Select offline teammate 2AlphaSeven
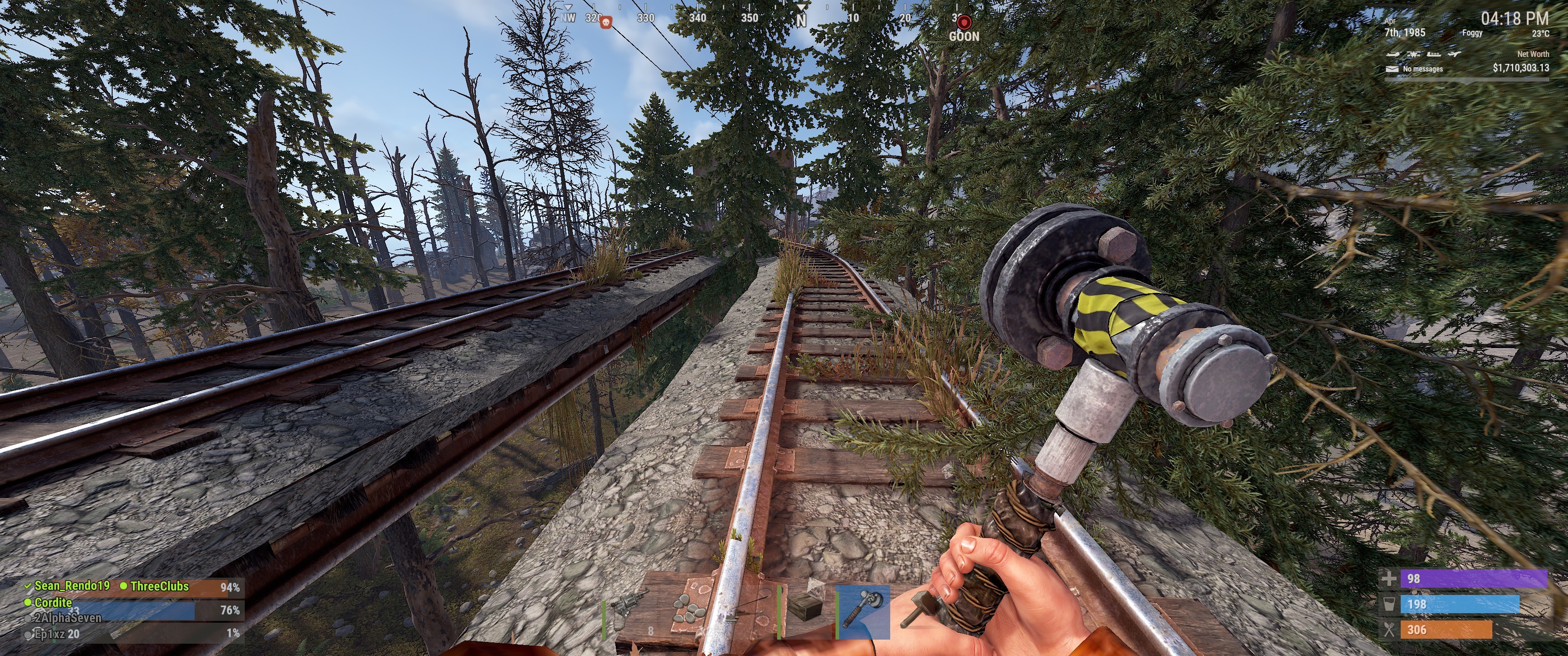 [x=67, y=618]
